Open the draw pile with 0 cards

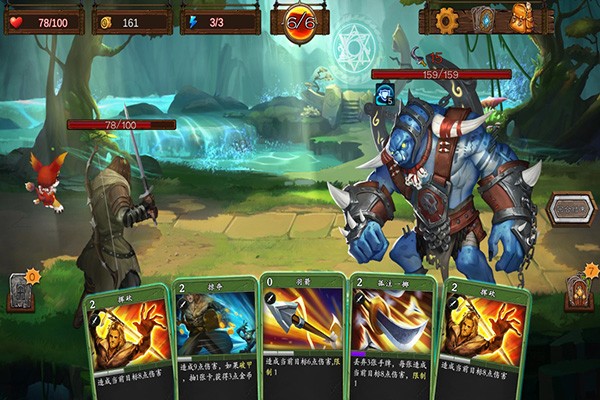(x=21, y=291)
